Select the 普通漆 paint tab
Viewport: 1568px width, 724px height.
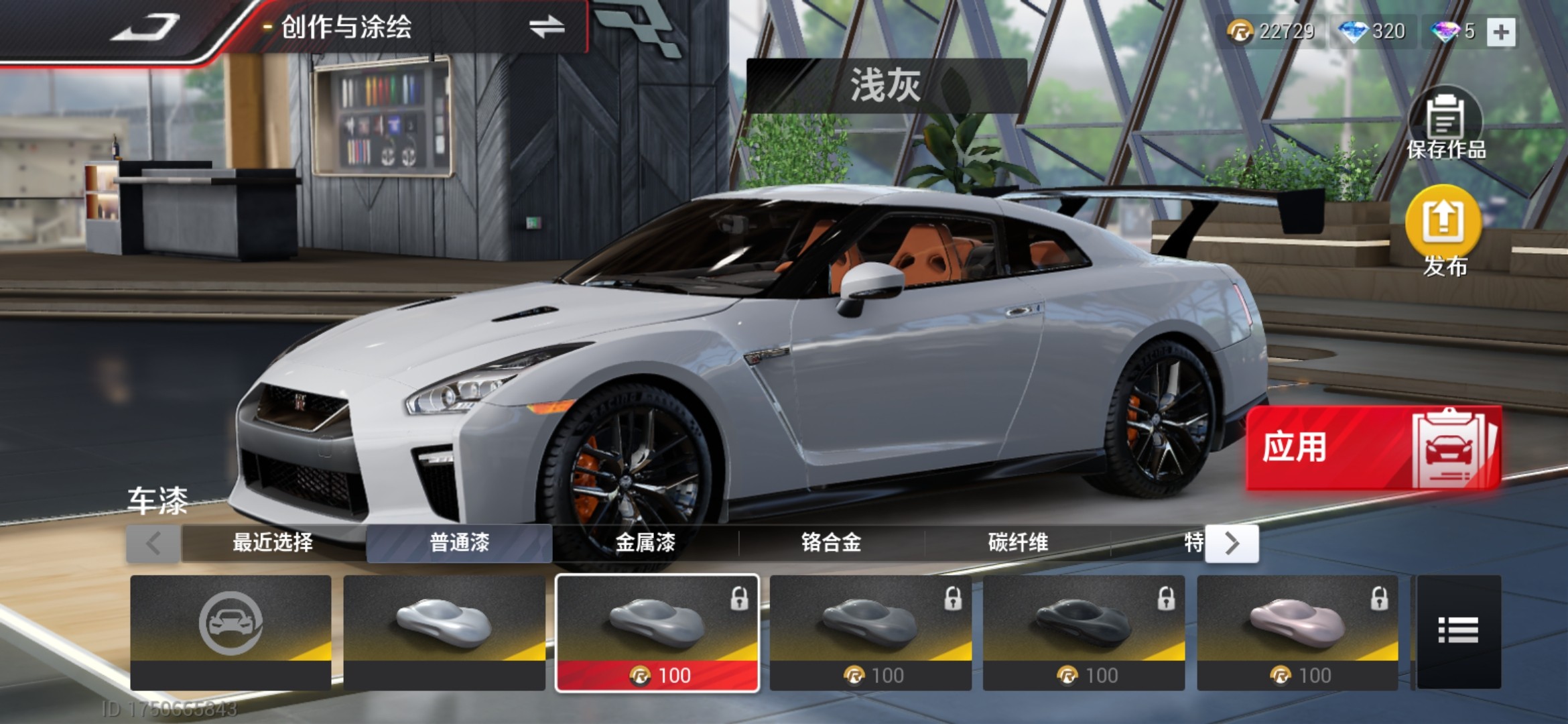click(459, 542)
